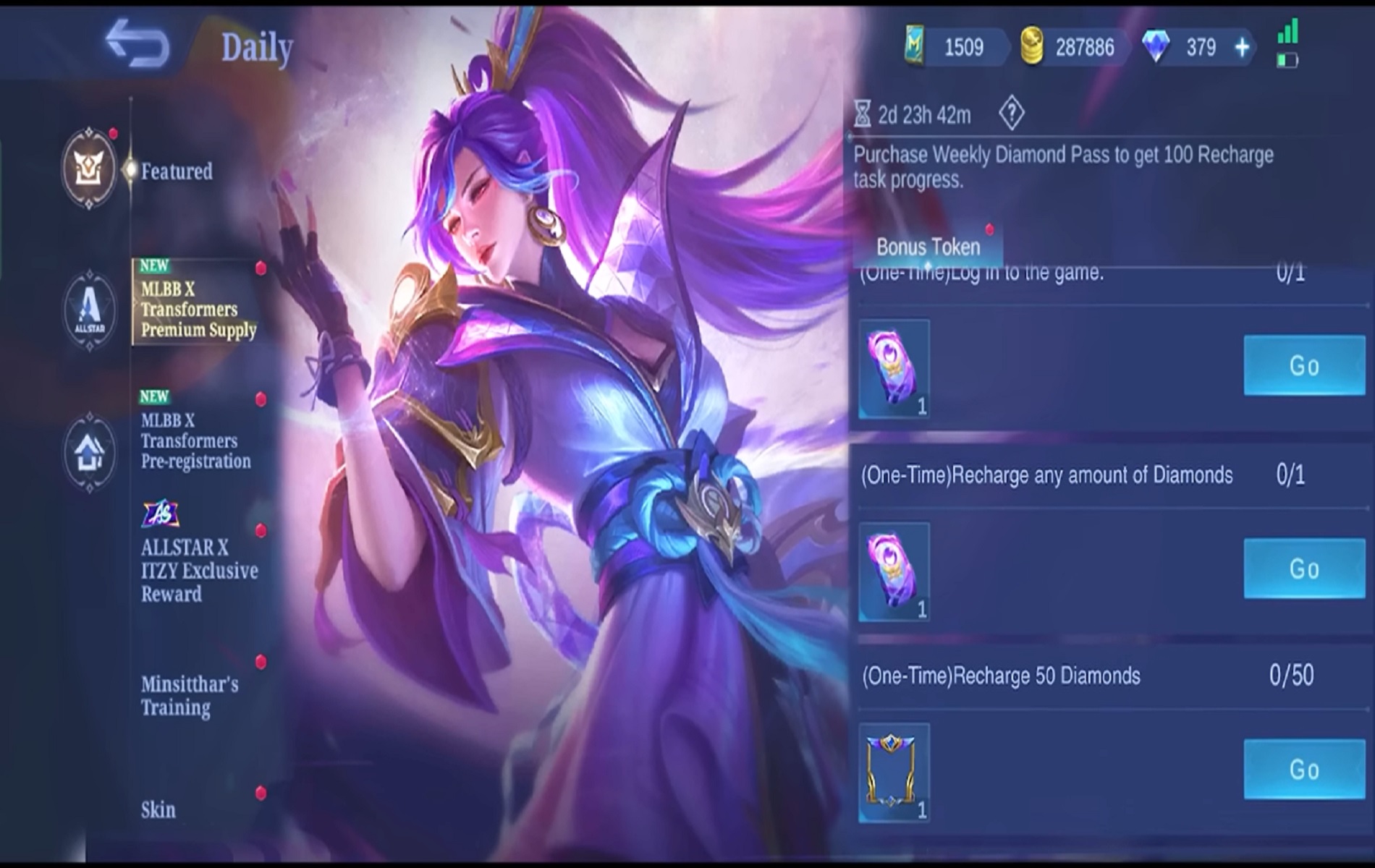Select the Featured chest icon in sidebar

(x=89, y=168)
